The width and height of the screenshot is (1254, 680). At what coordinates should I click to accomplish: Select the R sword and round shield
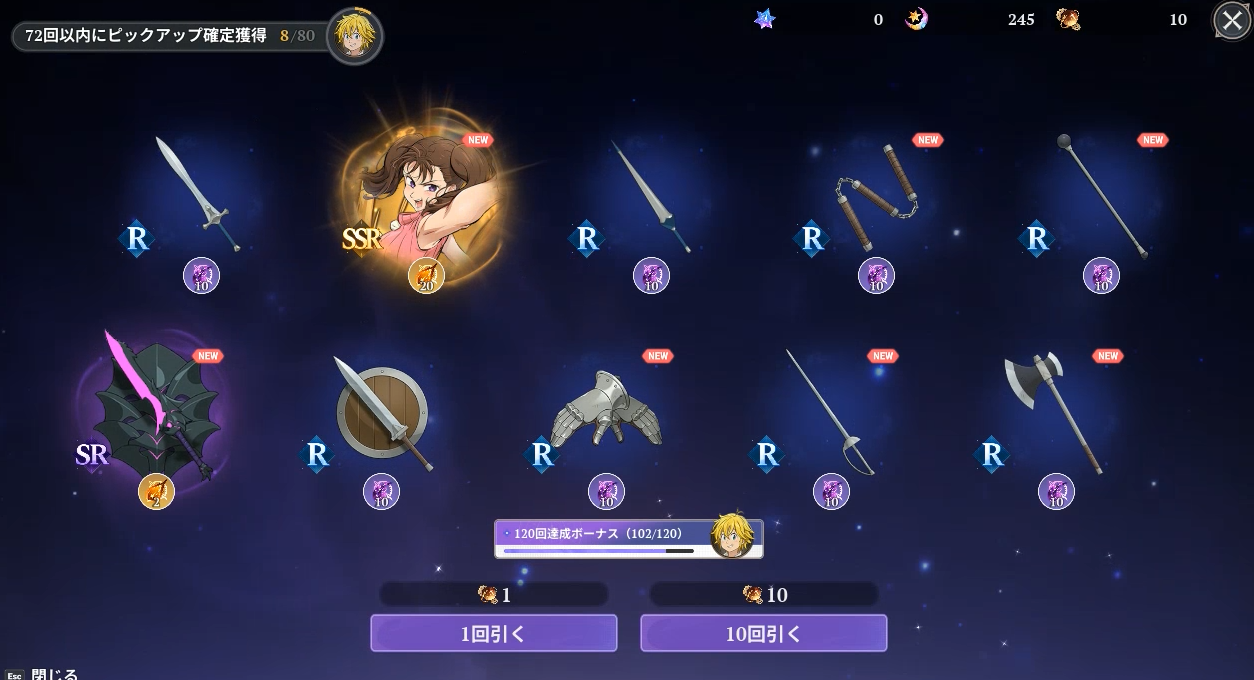tap(382, 412)
